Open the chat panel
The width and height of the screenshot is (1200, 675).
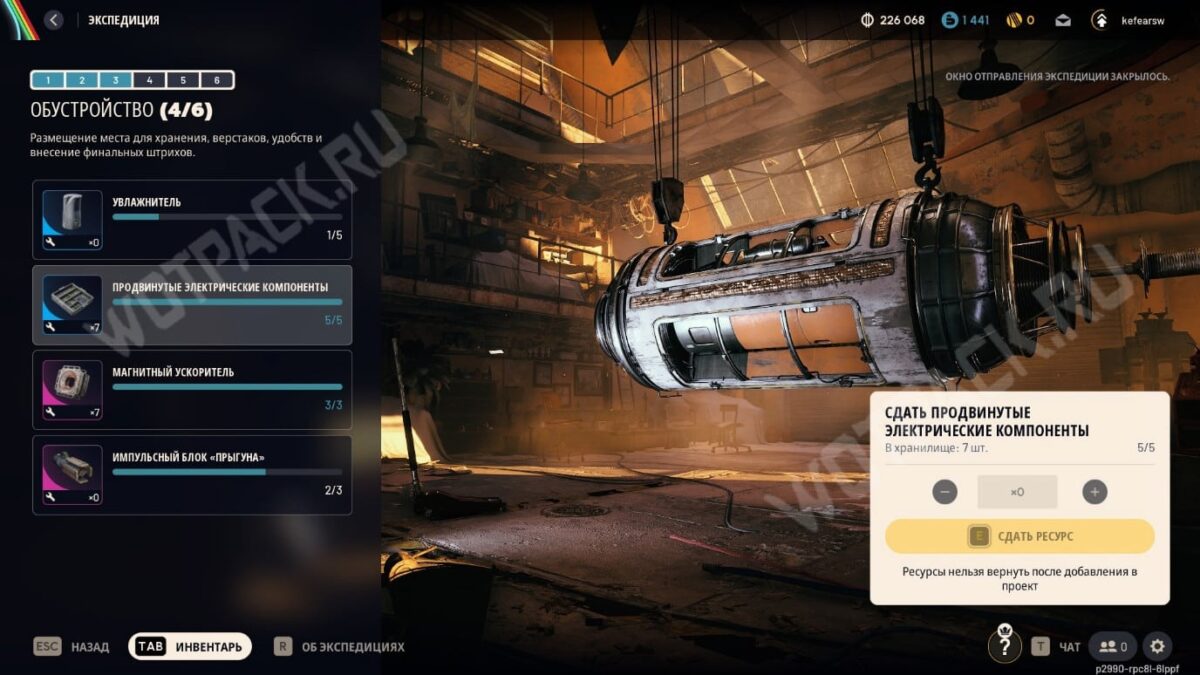1056,647
